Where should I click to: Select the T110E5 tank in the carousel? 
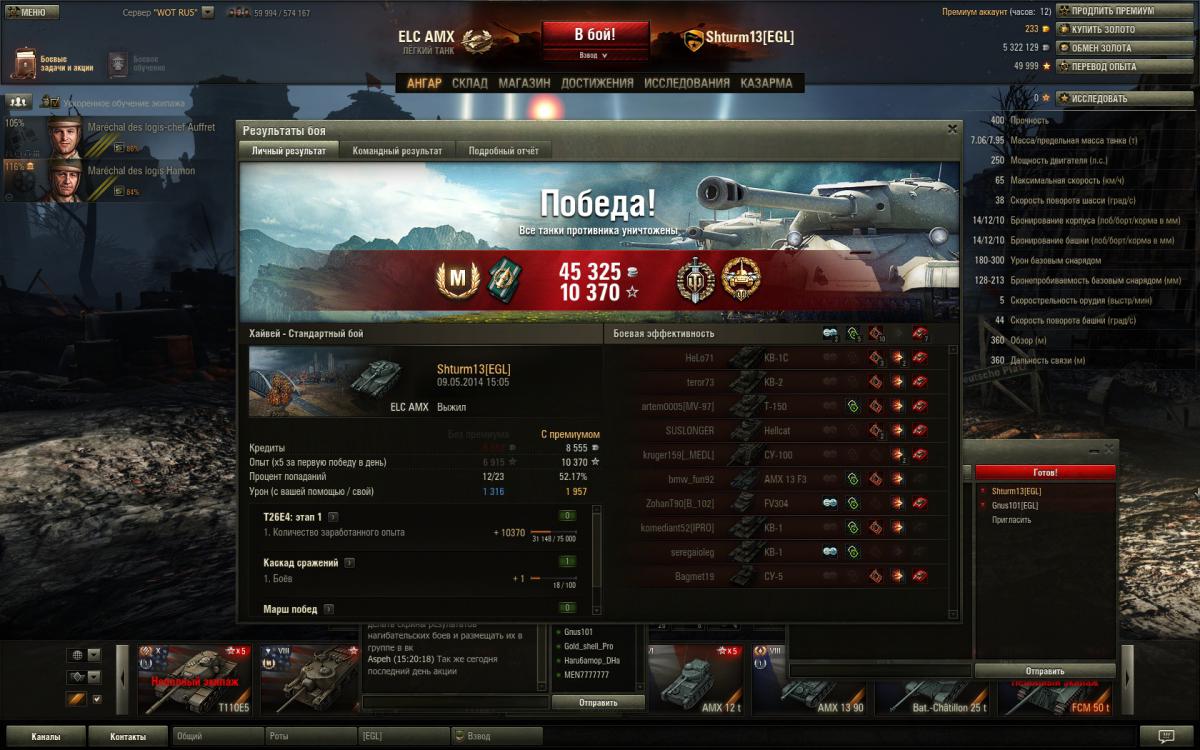[195, 679]
